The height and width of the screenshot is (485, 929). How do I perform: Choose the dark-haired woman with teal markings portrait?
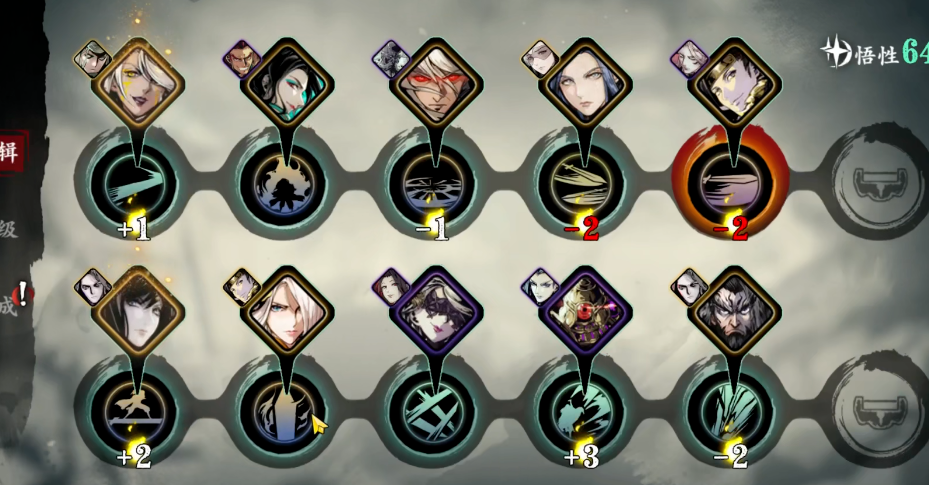click(285, 83)
